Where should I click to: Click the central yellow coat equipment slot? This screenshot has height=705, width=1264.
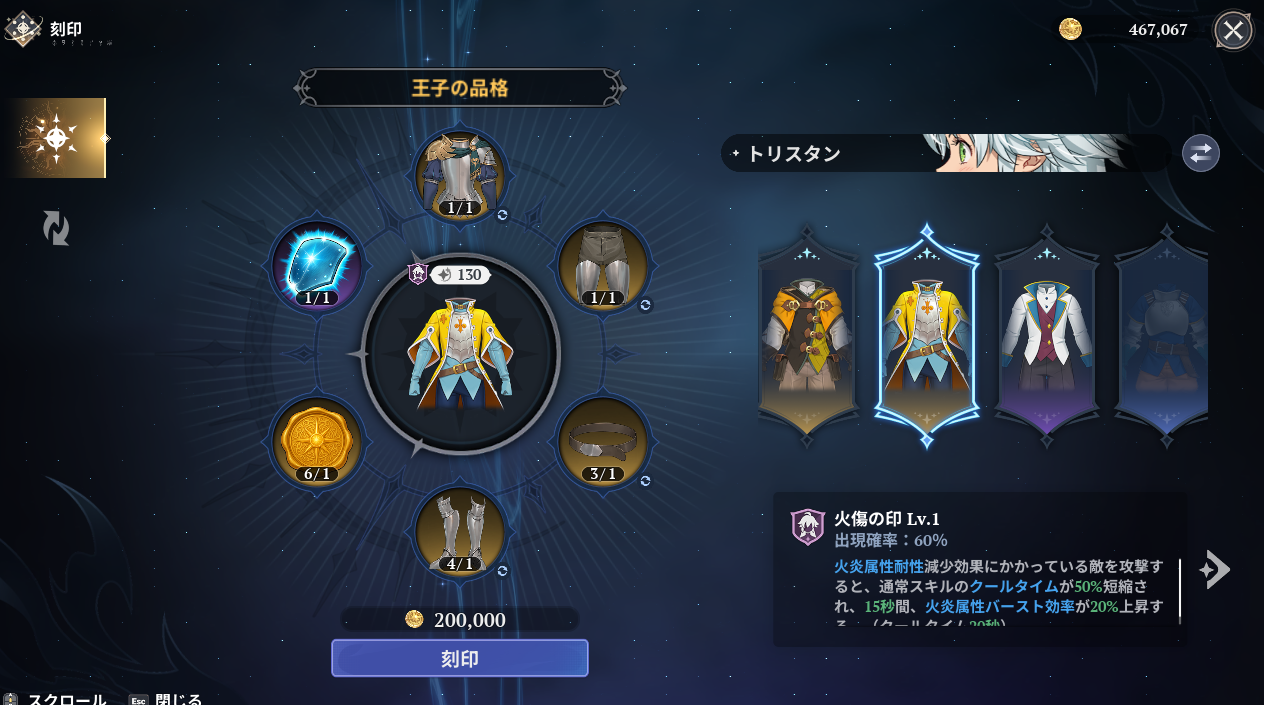point(460,354)
